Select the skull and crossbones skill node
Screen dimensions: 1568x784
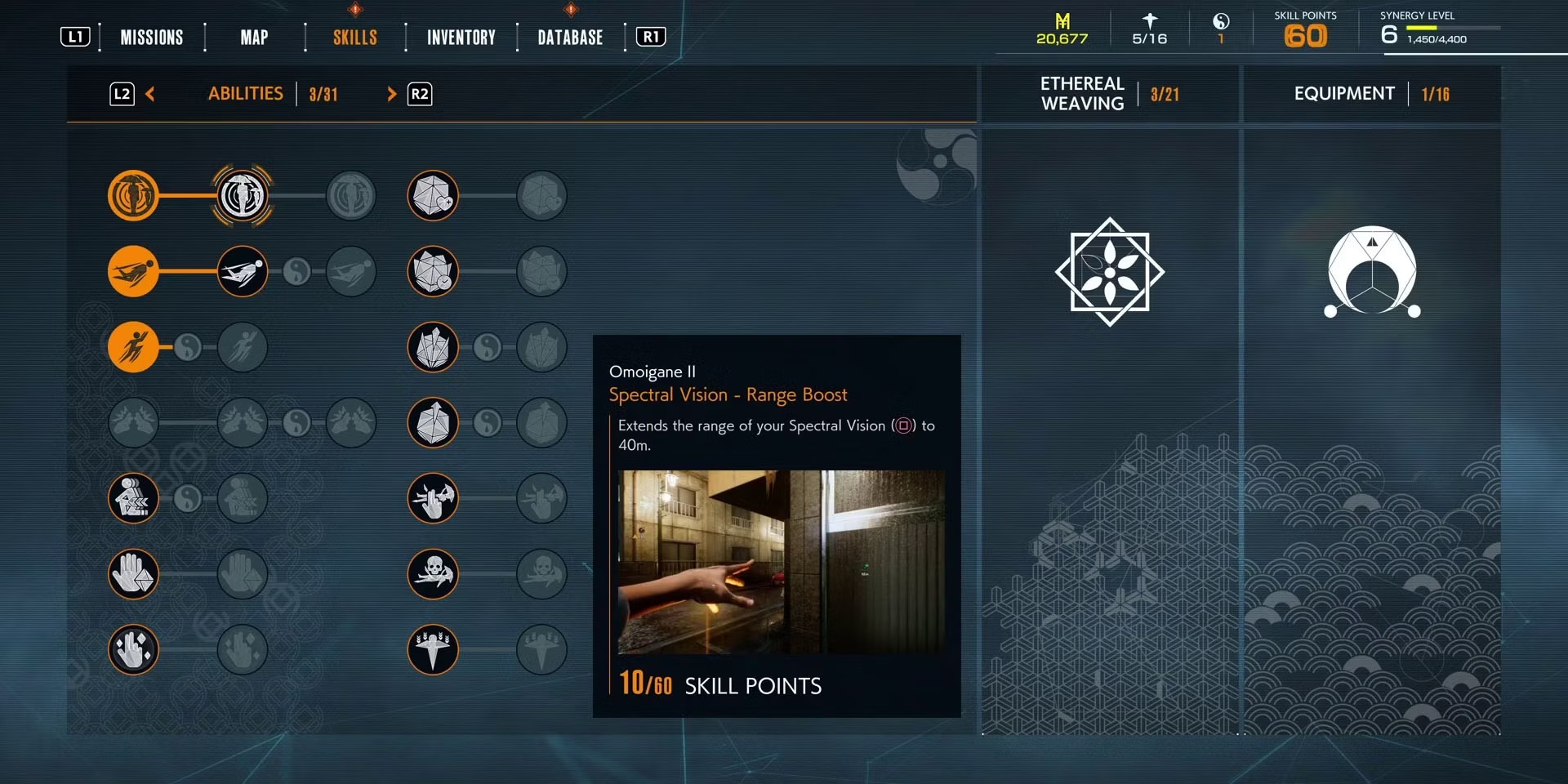tap(433, 573)
